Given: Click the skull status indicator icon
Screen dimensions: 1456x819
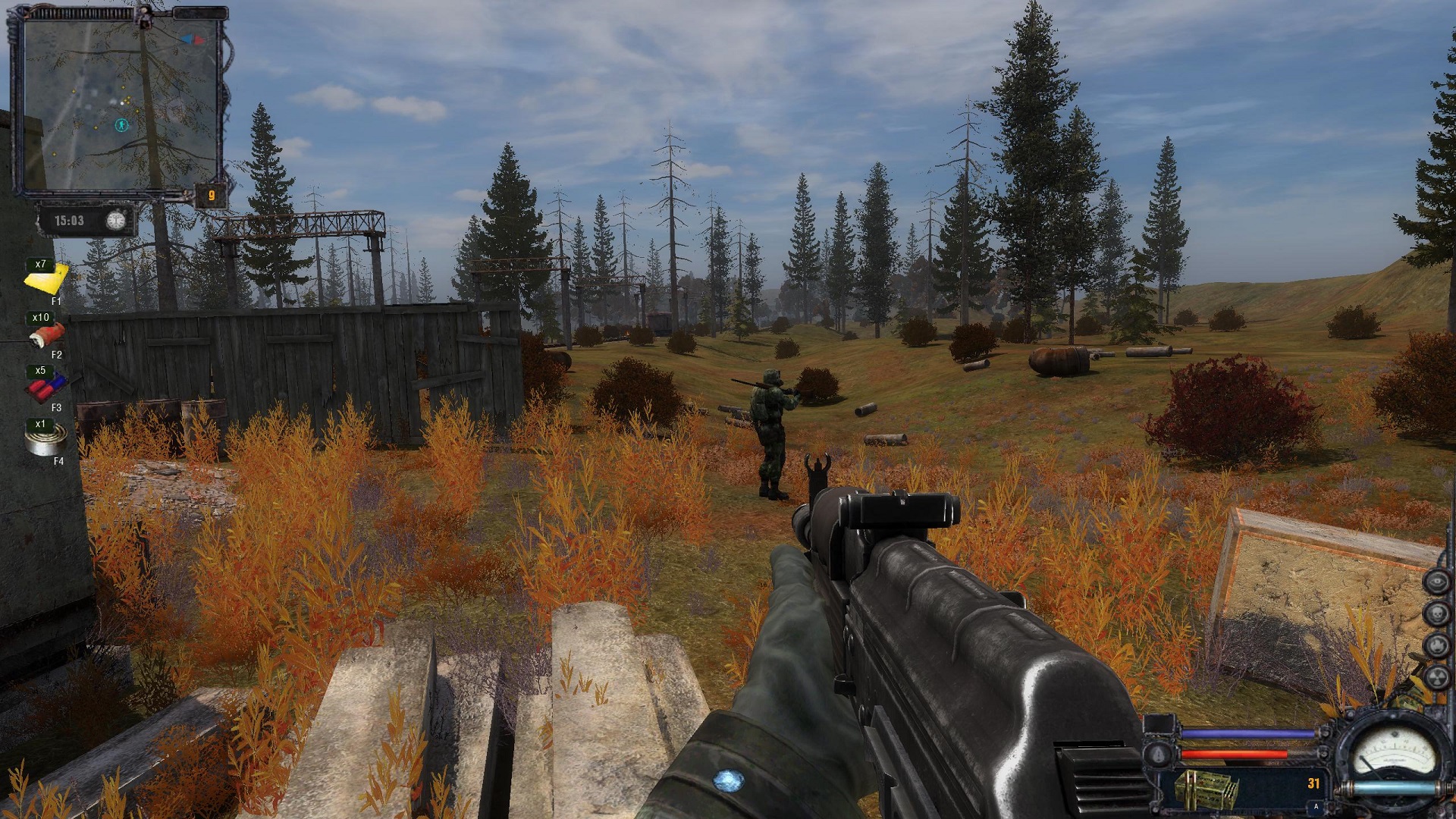Looking at the screenshot, I should (x=1436, y=613).
